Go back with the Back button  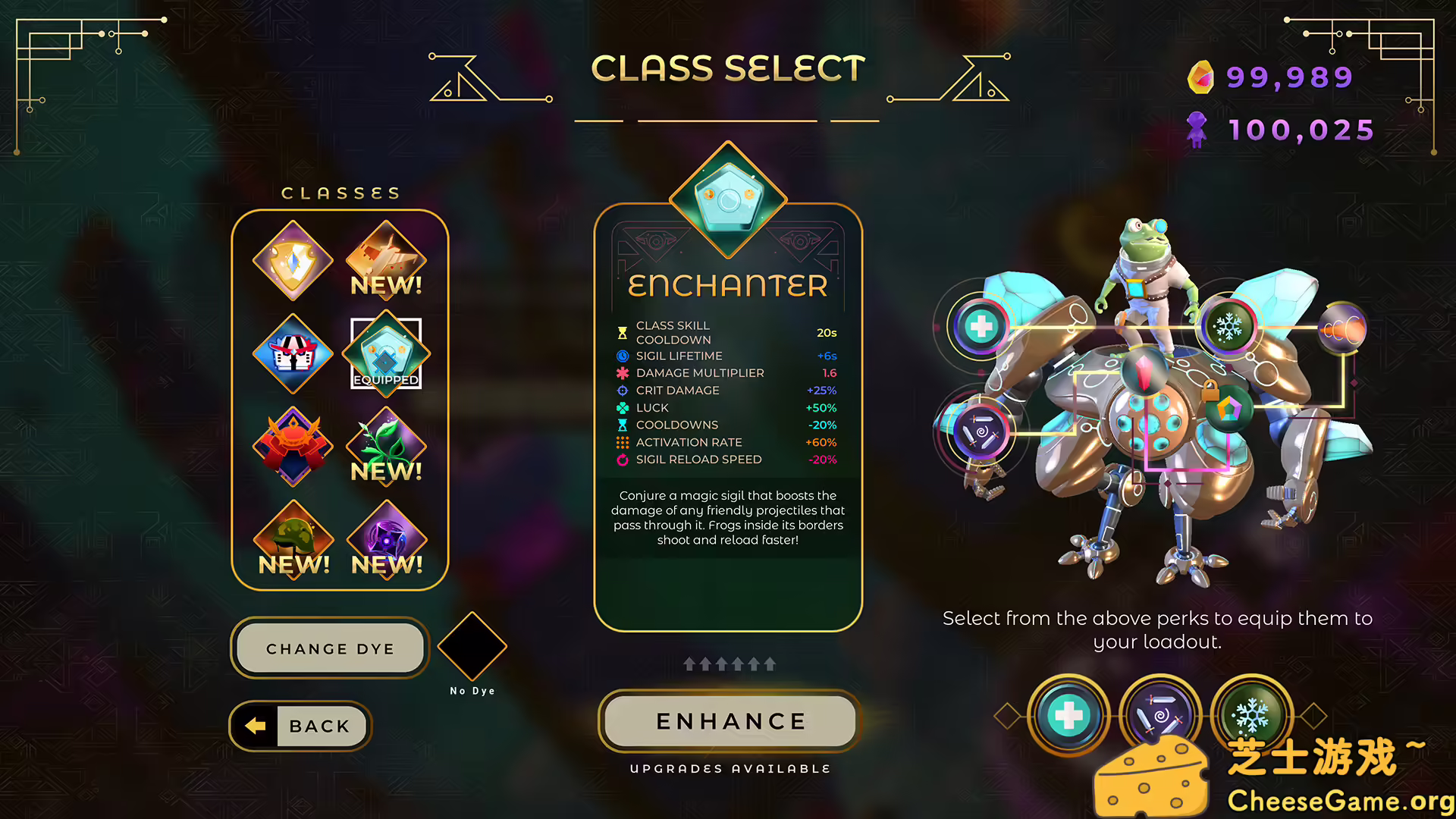click(x=300, y=726)
